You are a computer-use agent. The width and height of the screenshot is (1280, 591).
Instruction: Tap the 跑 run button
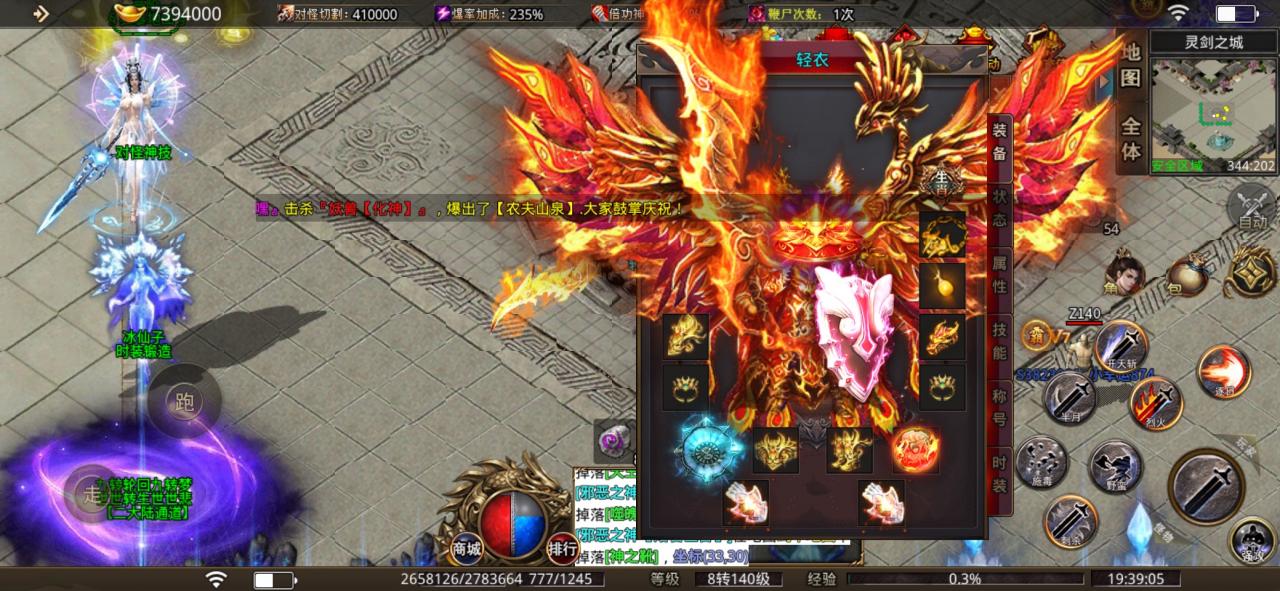184,402
